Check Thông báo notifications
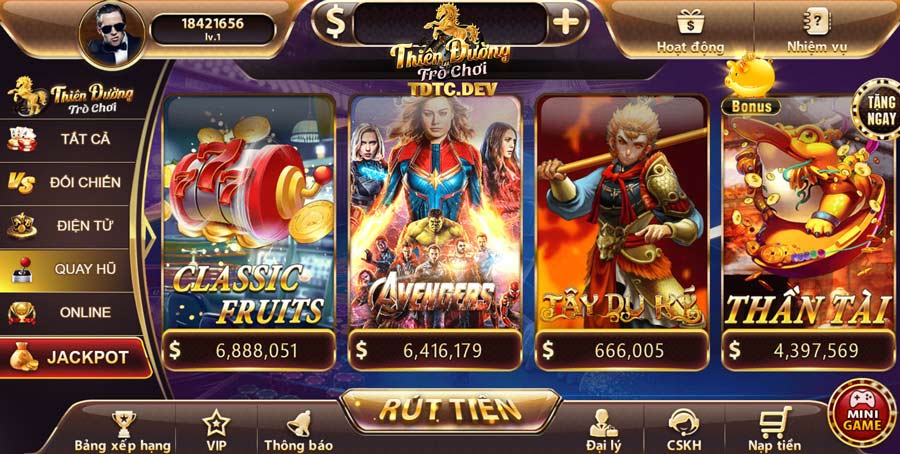This screenshot has width=900, height=454. [298, 431]
